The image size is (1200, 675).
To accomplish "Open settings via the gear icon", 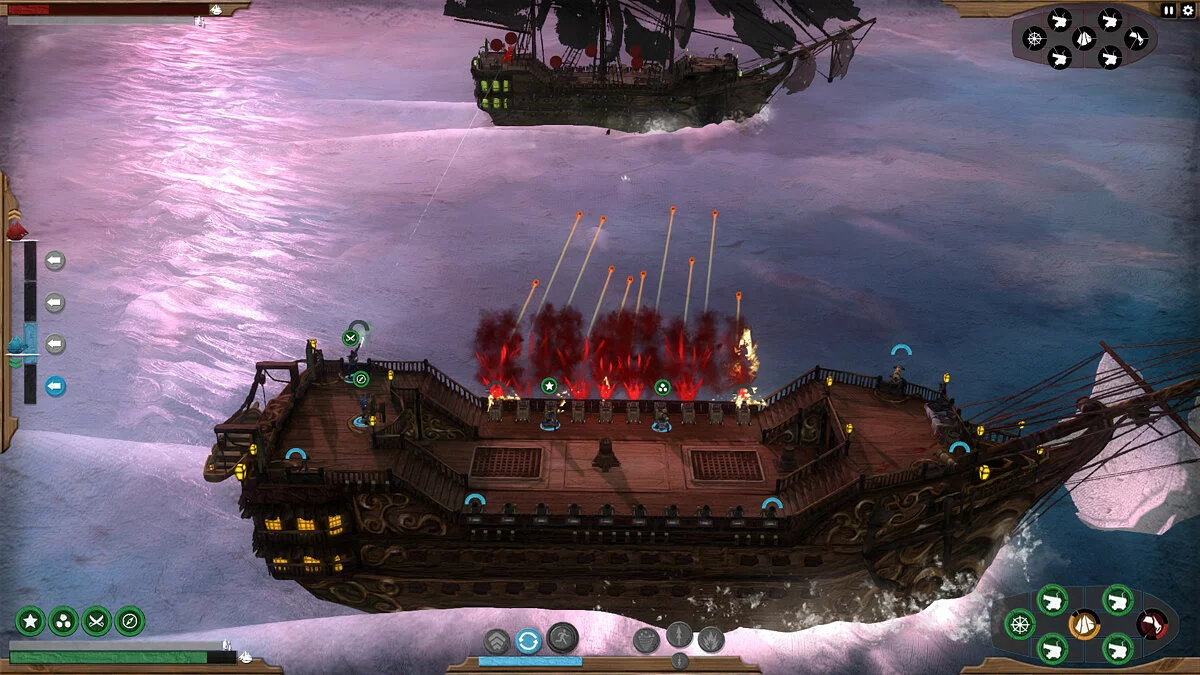I will pos(1187,9).
